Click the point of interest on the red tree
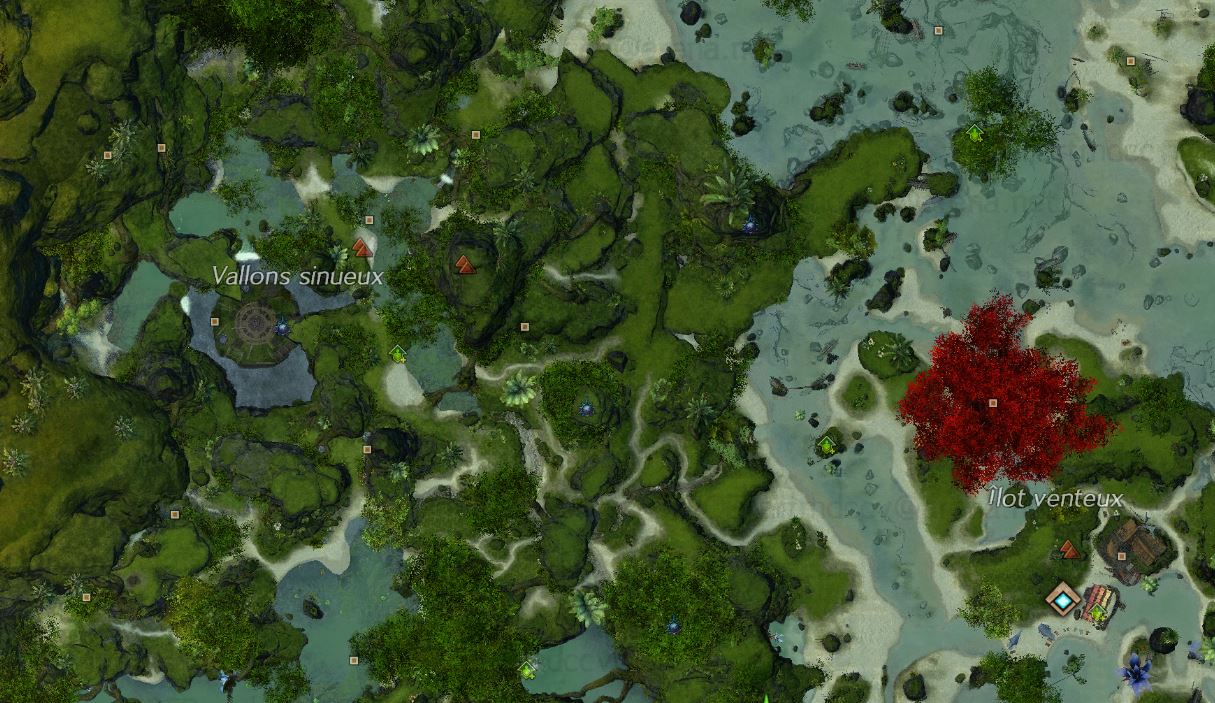Screen dimensions: 1215x703 (x=993, y=403)
